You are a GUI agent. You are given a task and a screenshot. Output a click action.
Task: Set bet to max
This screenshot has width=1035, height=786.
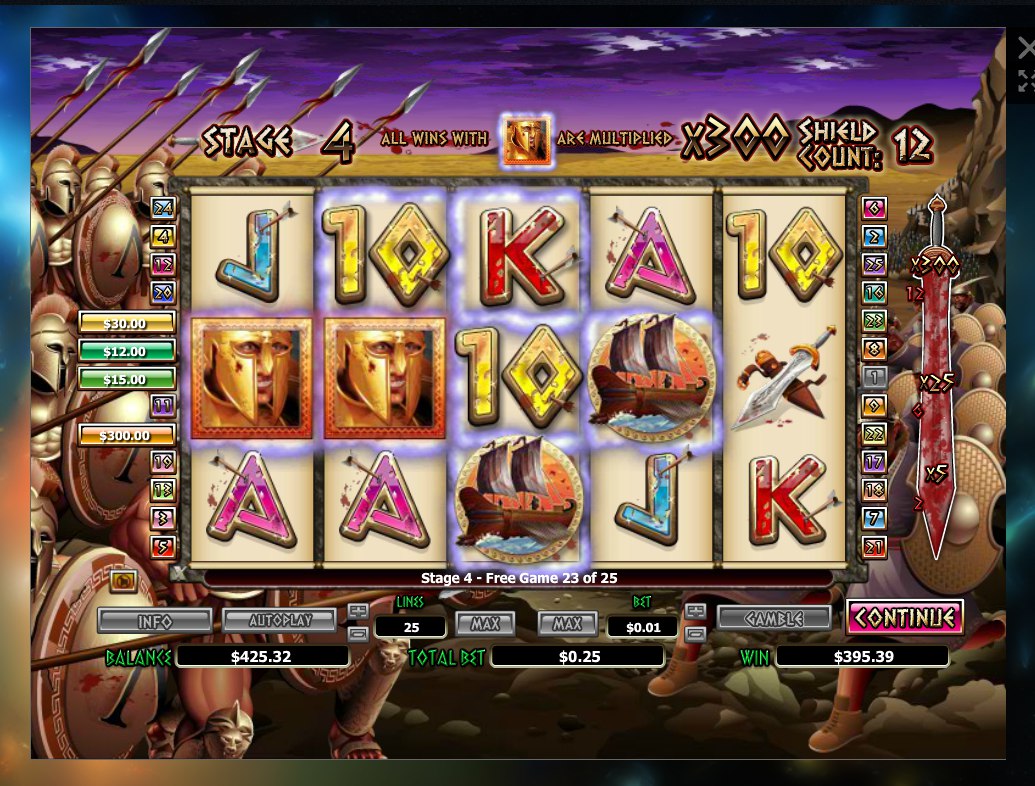[x=567, y=624]
